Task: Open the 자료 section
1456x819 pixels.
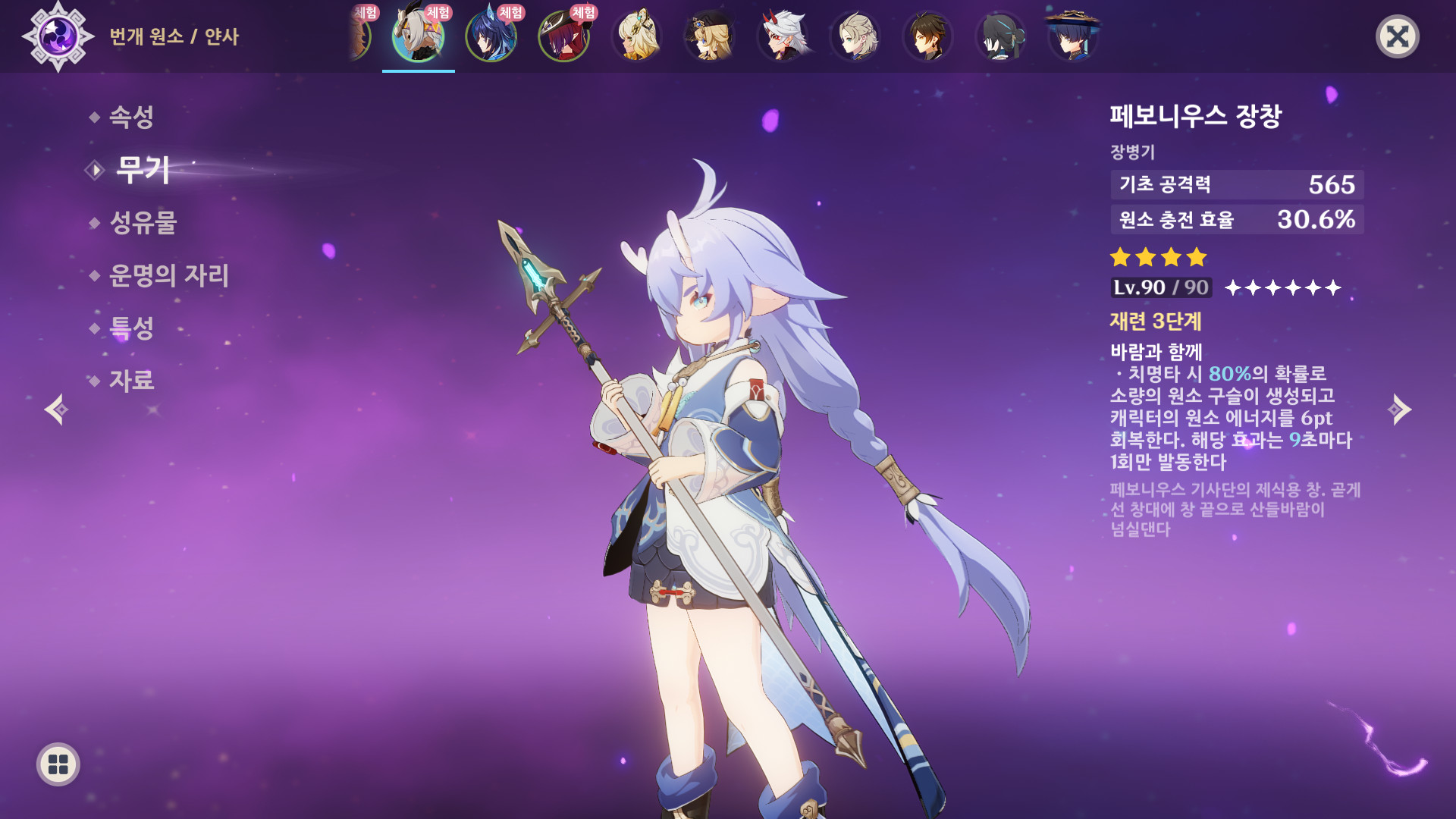Action: click(133, 381)
